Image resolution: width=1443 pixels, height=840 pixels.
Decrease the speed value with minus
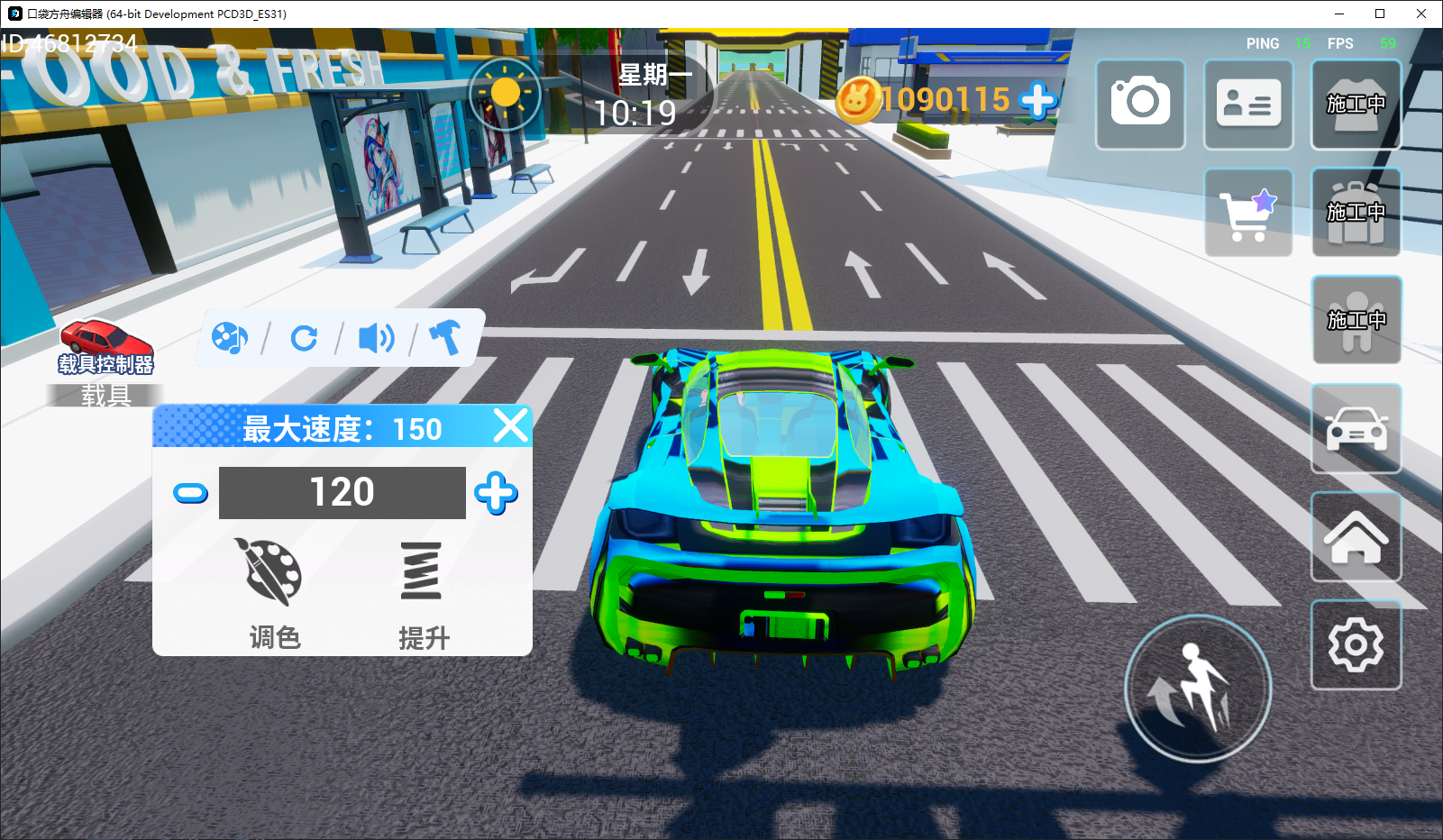[x=190, y=493]
